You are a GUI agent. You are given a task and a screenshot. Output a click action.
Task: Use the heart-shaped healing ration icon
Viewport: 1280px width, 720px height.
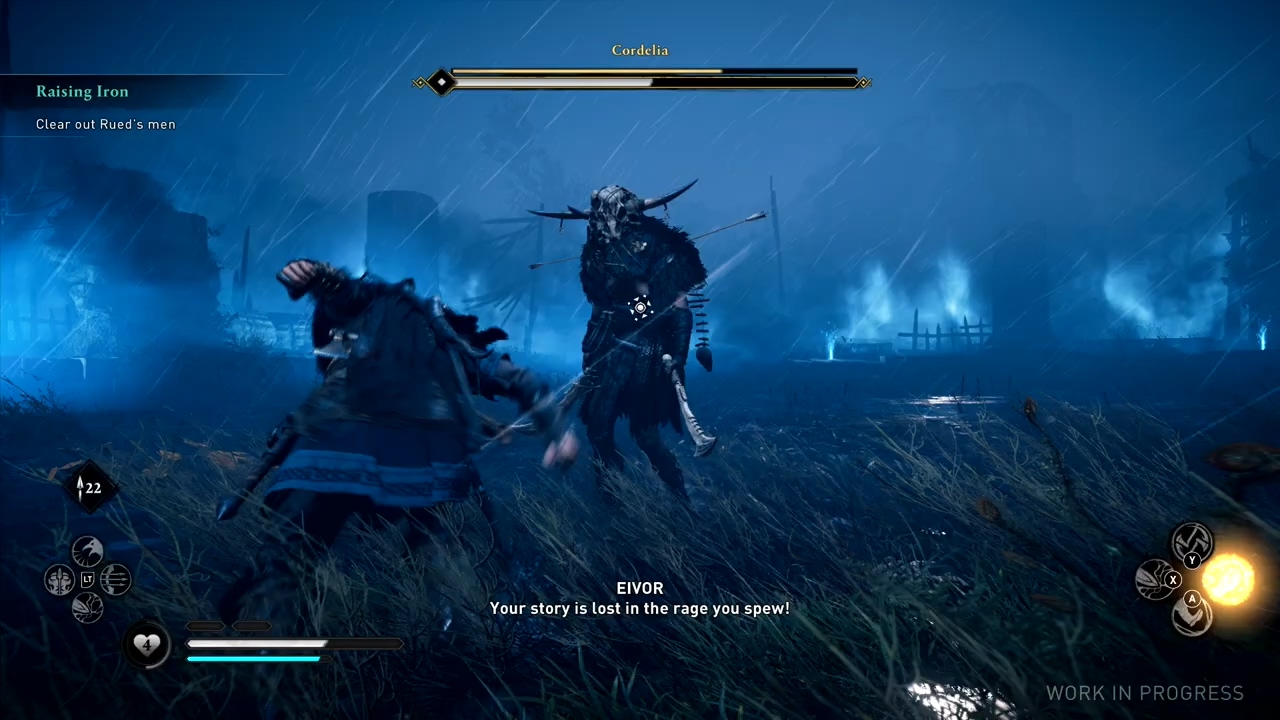click(146, 645)
